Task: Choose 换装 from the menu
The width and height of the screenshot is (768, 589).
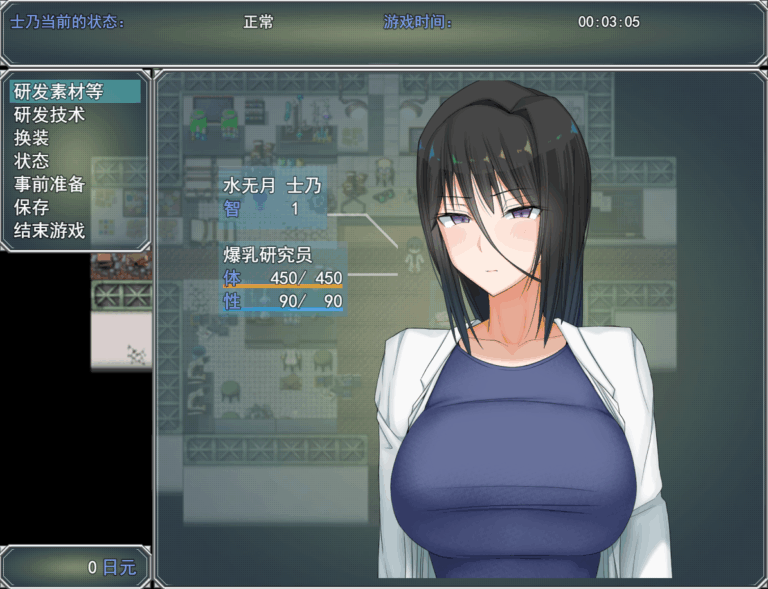Action: (31, 138)
